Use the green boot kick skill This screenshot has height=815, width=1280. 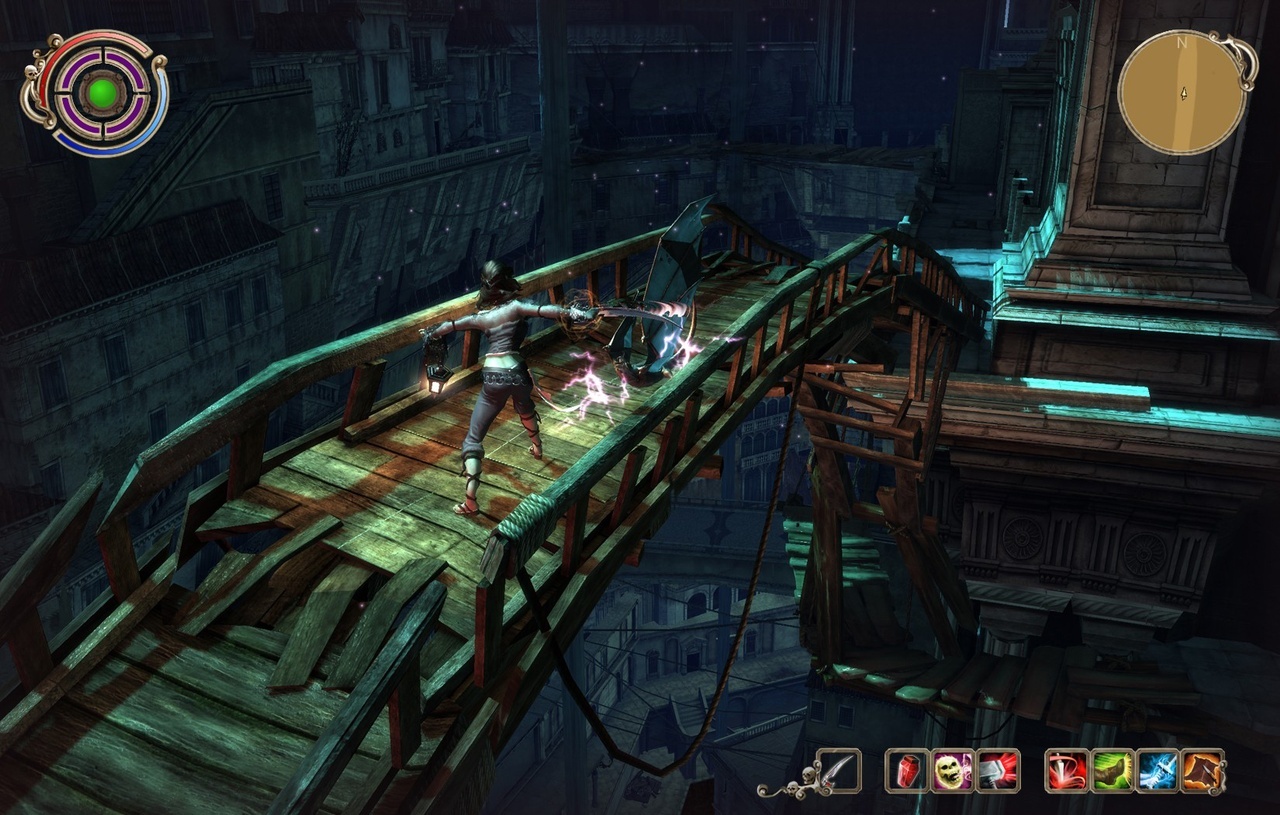pyautogui.click(x=1112, y=771)
